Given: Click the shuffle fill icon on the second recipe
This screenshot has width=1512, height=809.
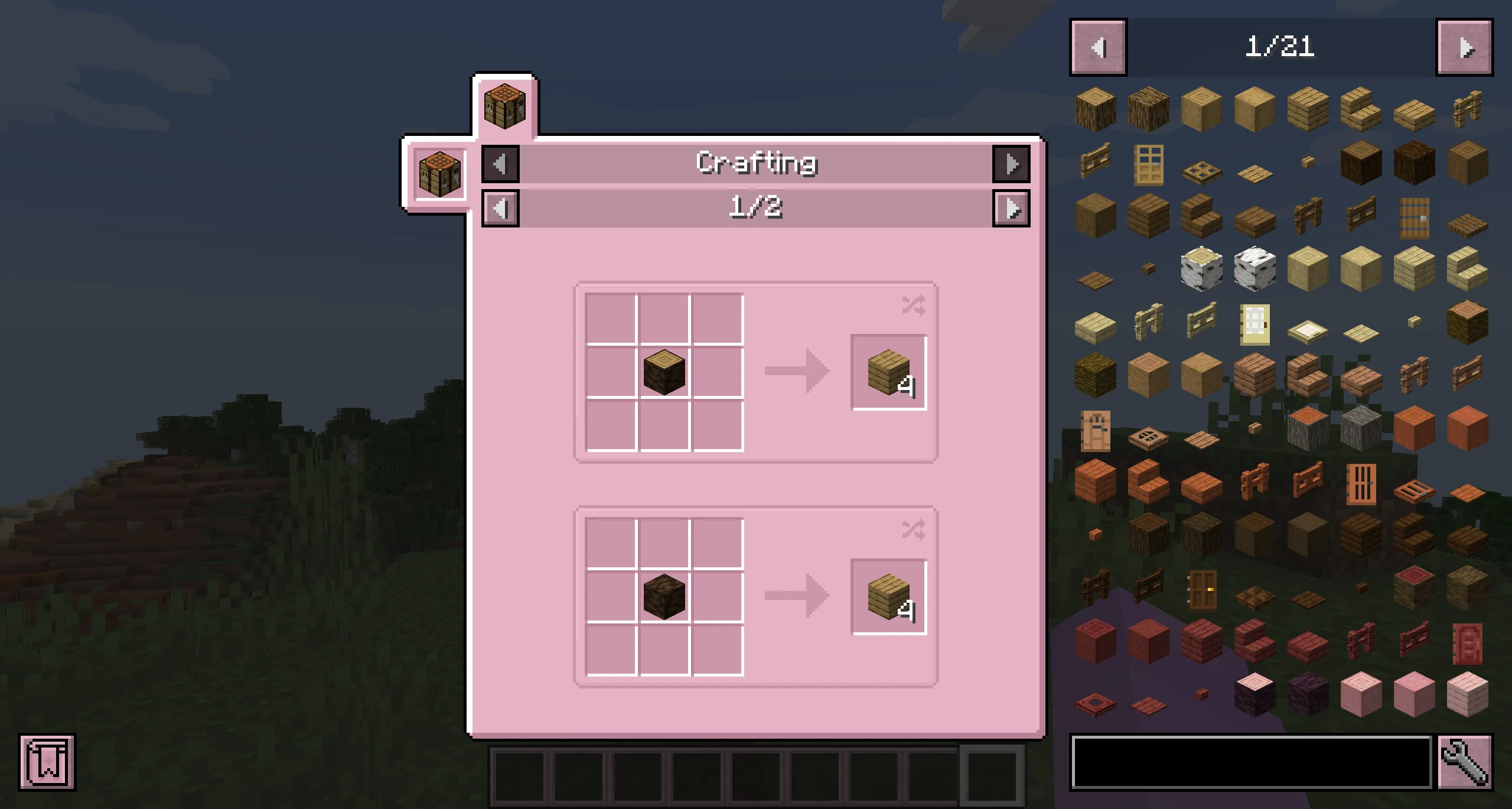Looking at the screenshot, I should [x=913, y=530].
